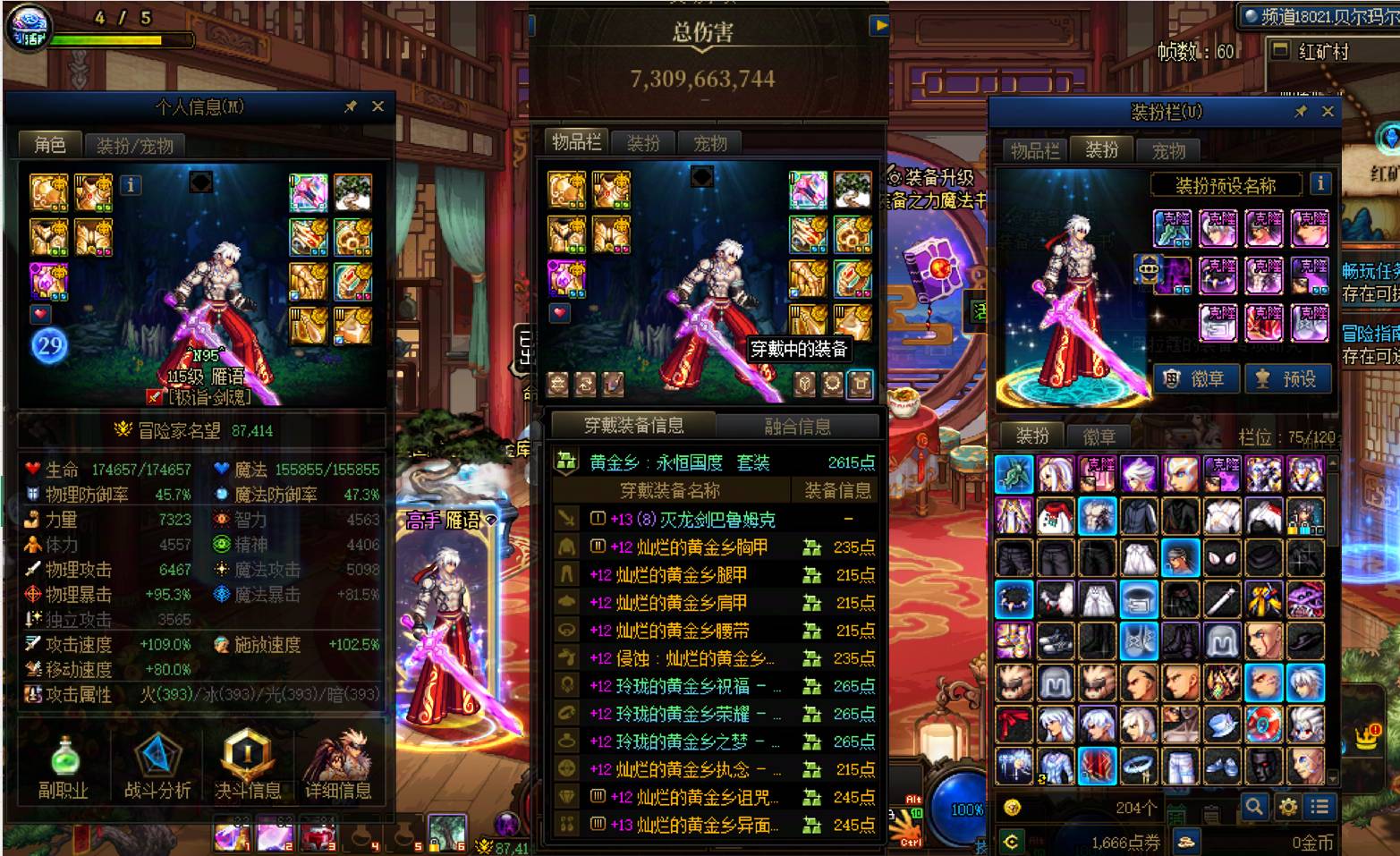Open the list view icon in wardrobe panel
The image size is (1400, 856).
tap(1318, 807)
